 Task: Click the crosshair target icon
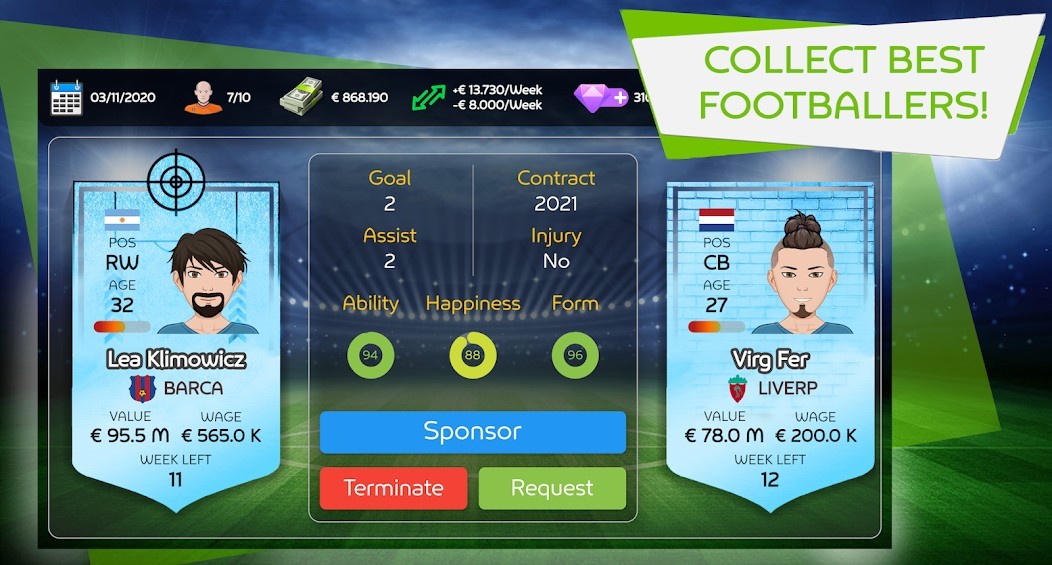point(175,181)
